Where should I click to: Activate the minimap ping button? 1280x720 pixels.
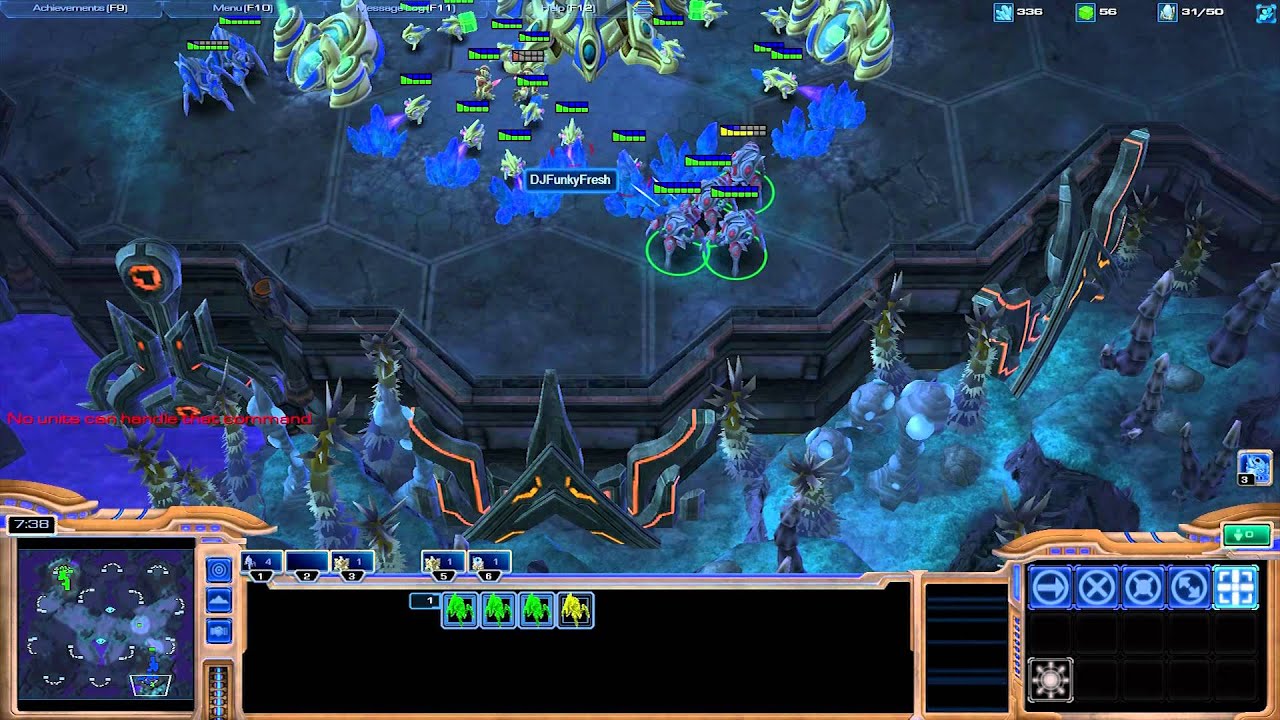[x=218, y=570]
